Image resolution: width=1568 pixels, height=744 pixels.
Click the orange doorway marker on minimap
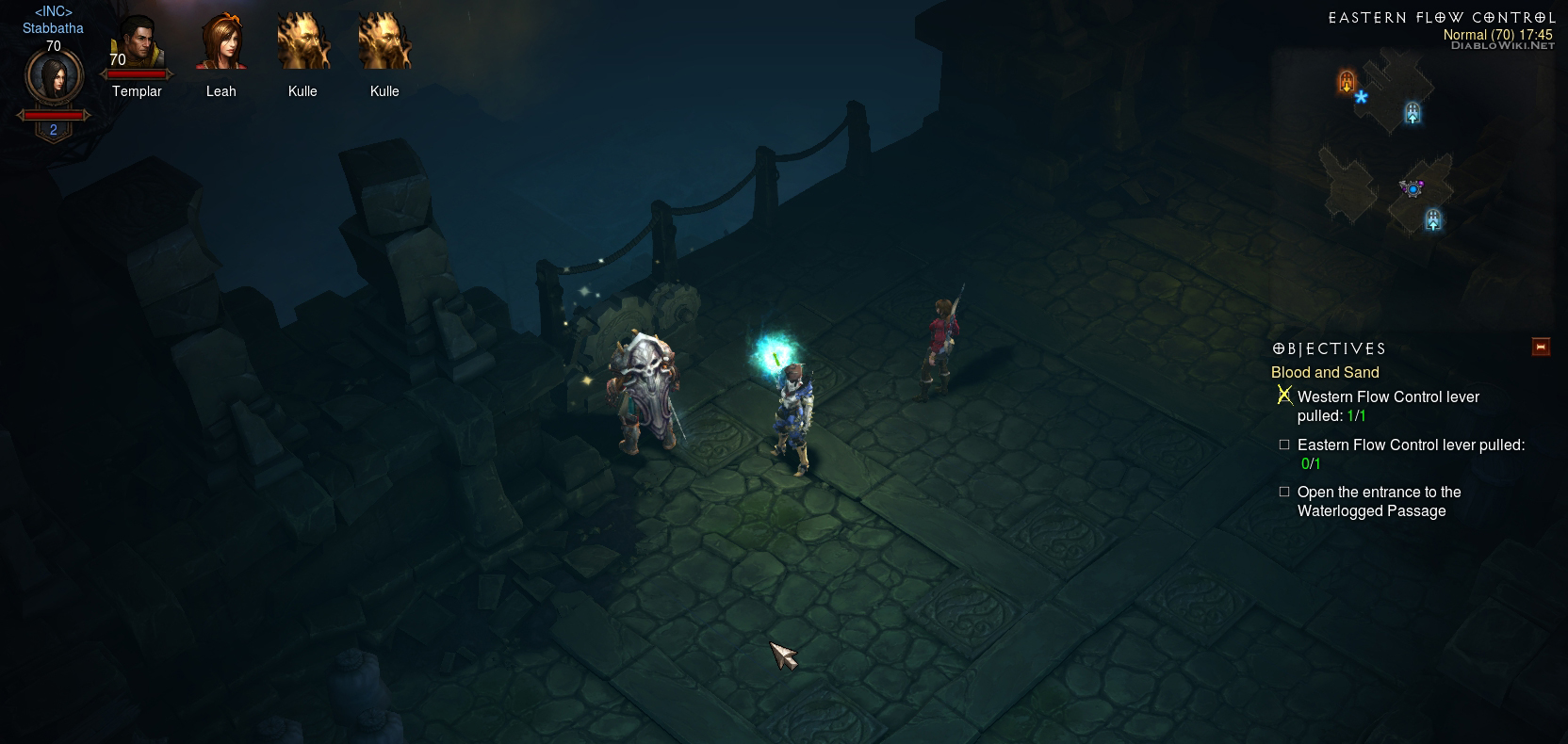tap(1347, 82)
